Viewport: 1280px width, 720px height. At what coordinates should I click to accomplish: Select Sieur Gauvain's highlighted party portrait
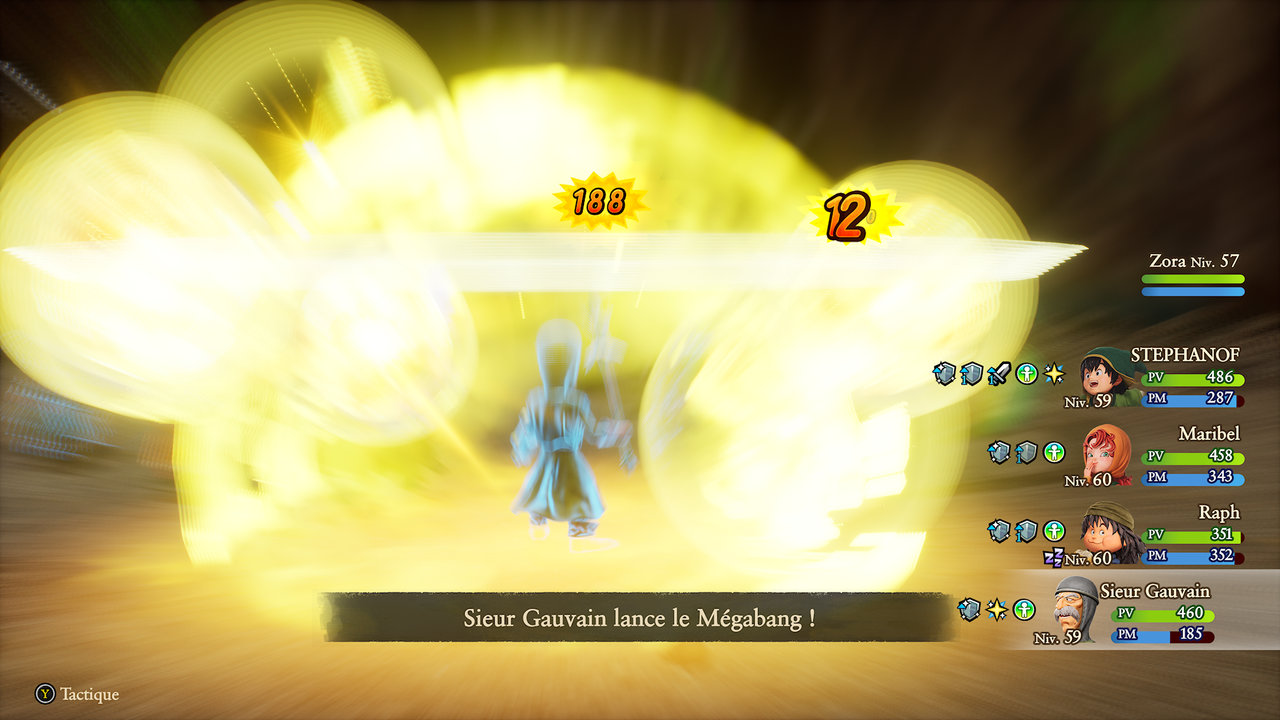point(1075,607)
